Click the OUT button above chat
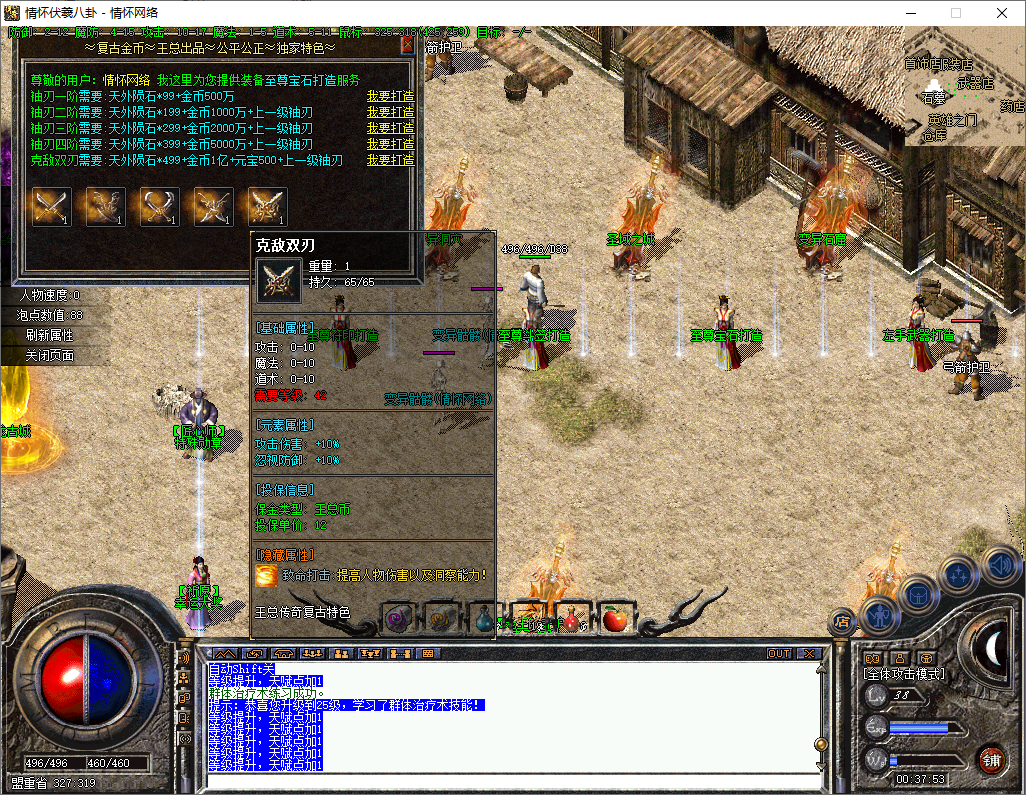1026x795 pixels. click(779, 653)
